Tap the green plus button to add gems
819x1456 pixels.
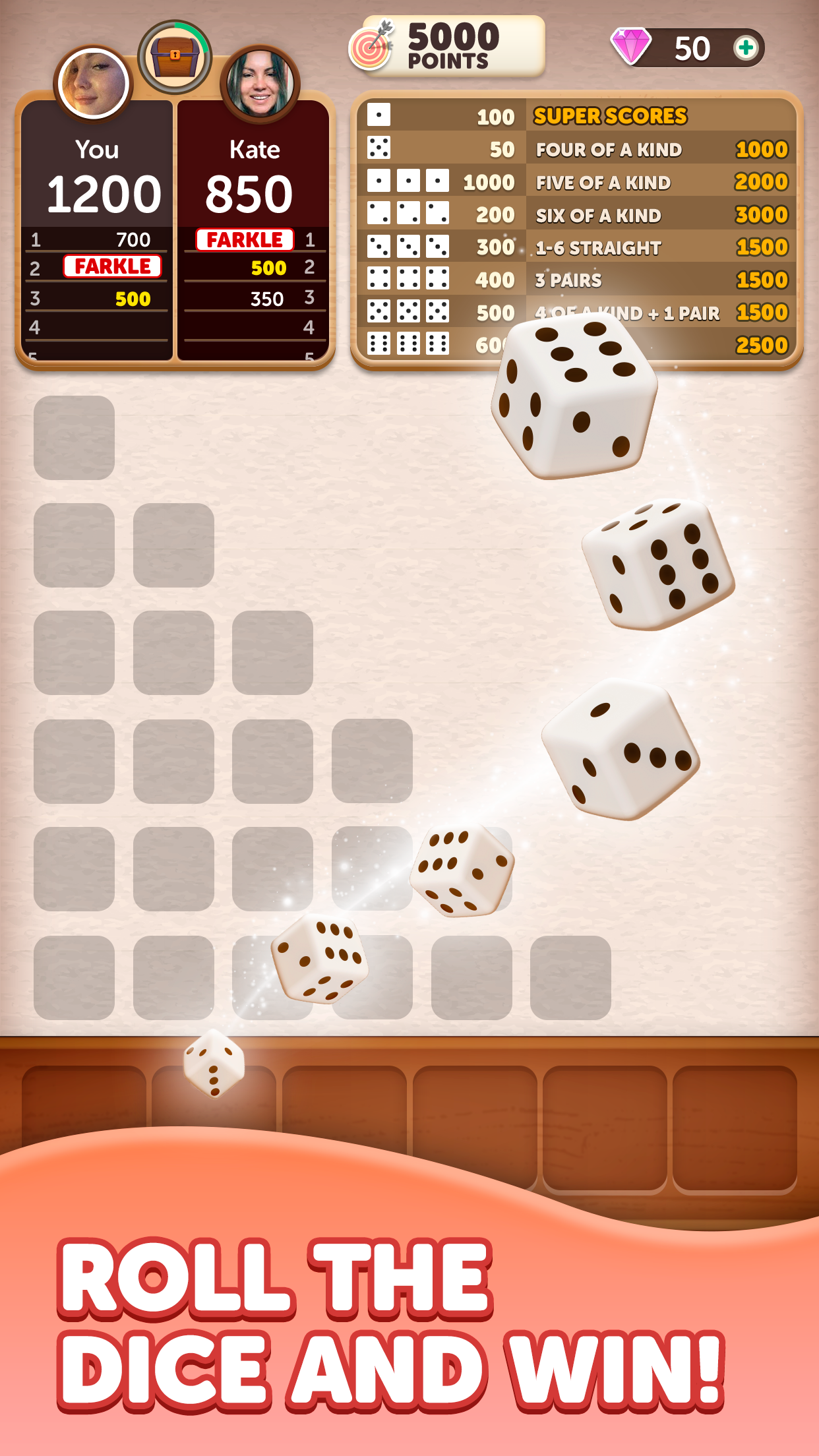(x=746, y=48)
